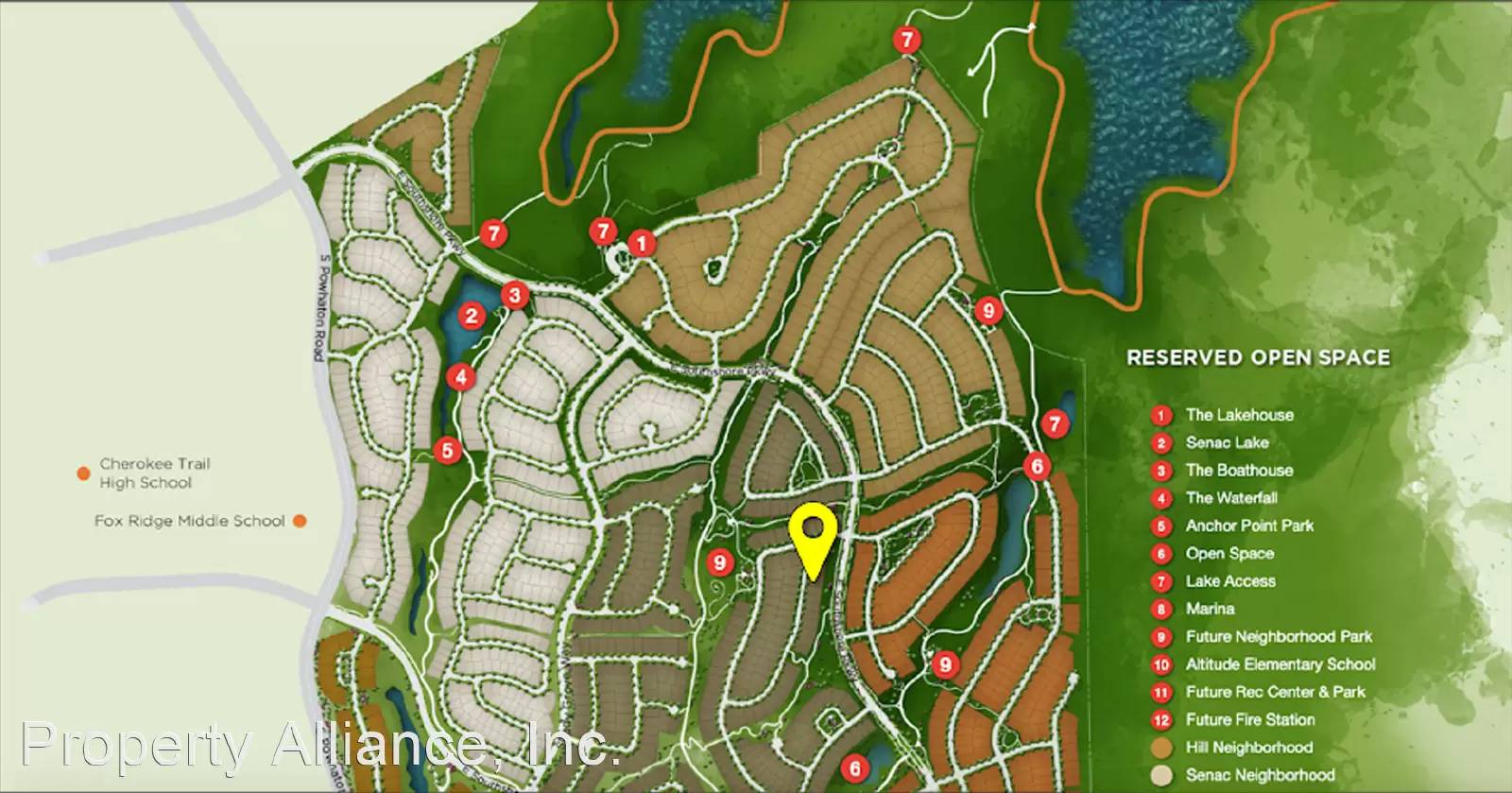Click the Cherokee Trail High School dot

coord(84,473)
